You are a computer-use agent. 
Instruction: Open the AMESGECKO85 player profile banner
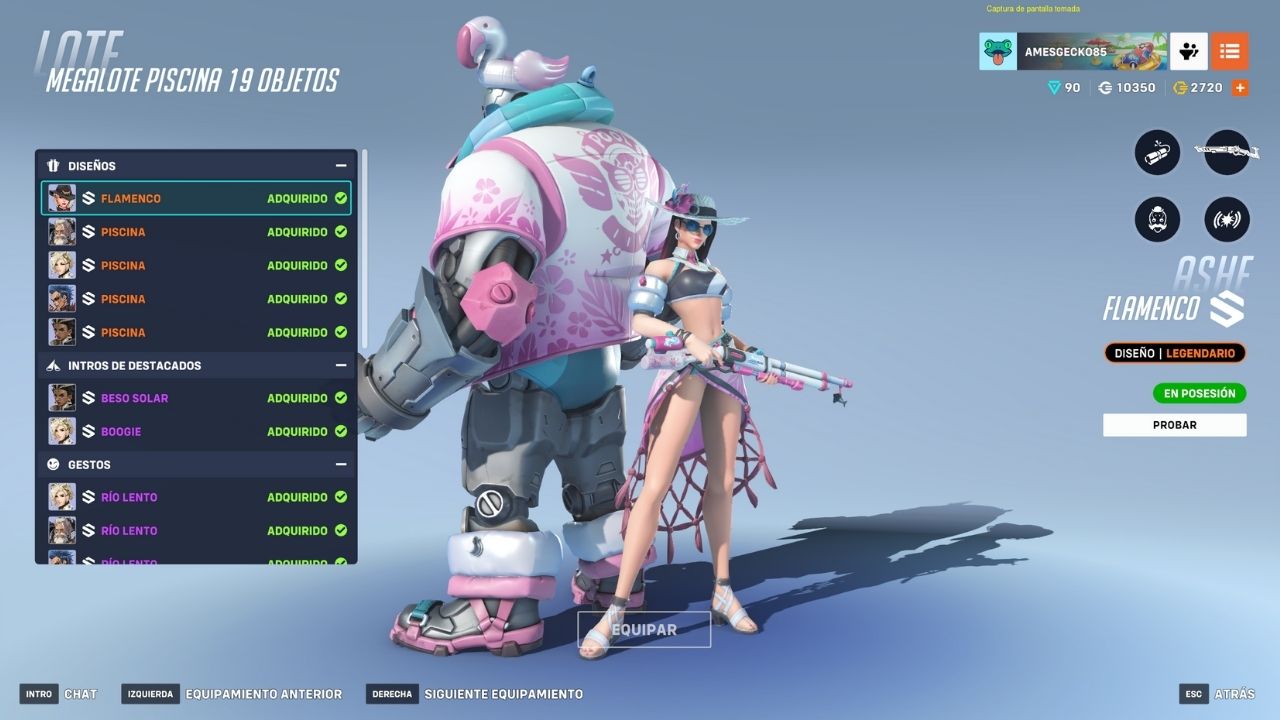coord(1073,51)
